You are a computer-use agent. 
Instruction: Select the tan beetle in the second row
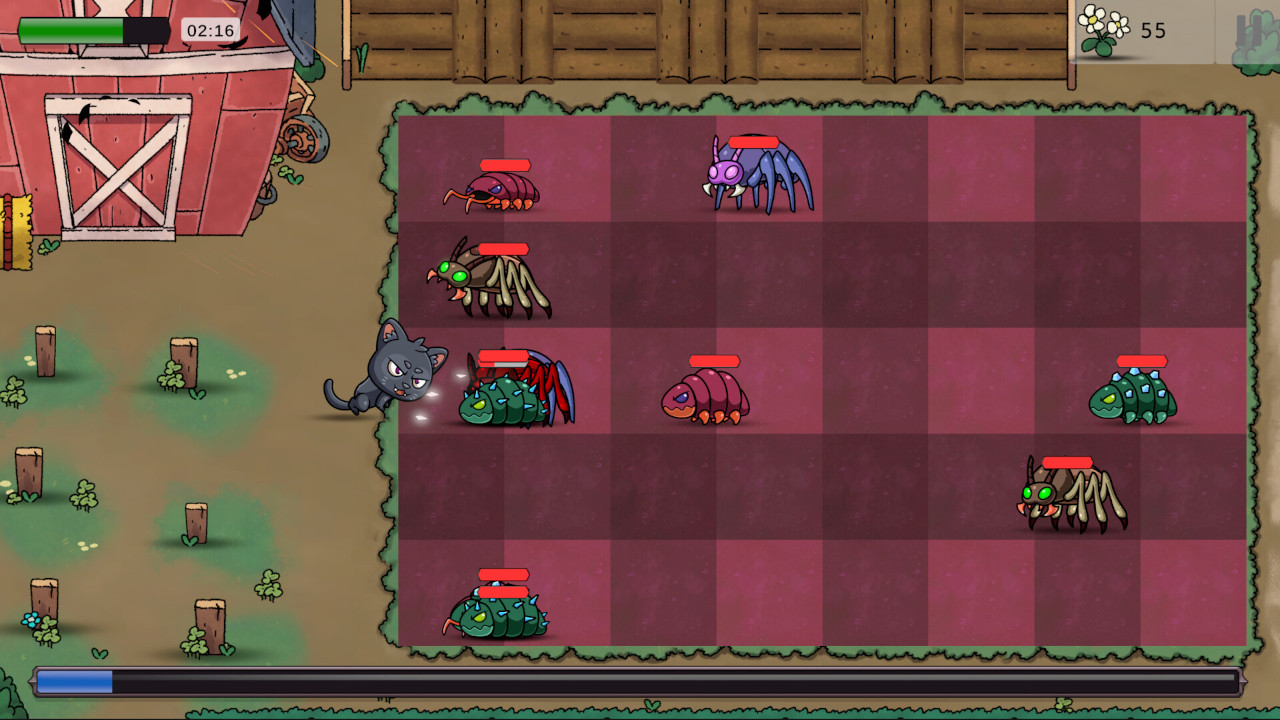click(487, 280)
